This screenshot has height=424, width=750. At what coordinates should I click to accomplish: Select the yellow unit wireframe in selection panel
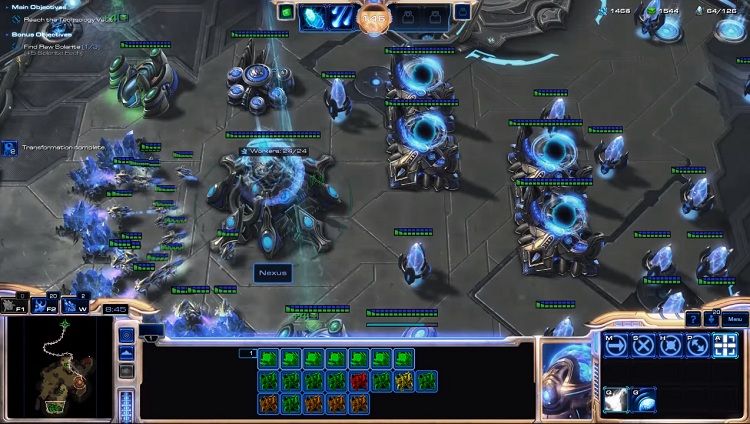pos(404,380)
